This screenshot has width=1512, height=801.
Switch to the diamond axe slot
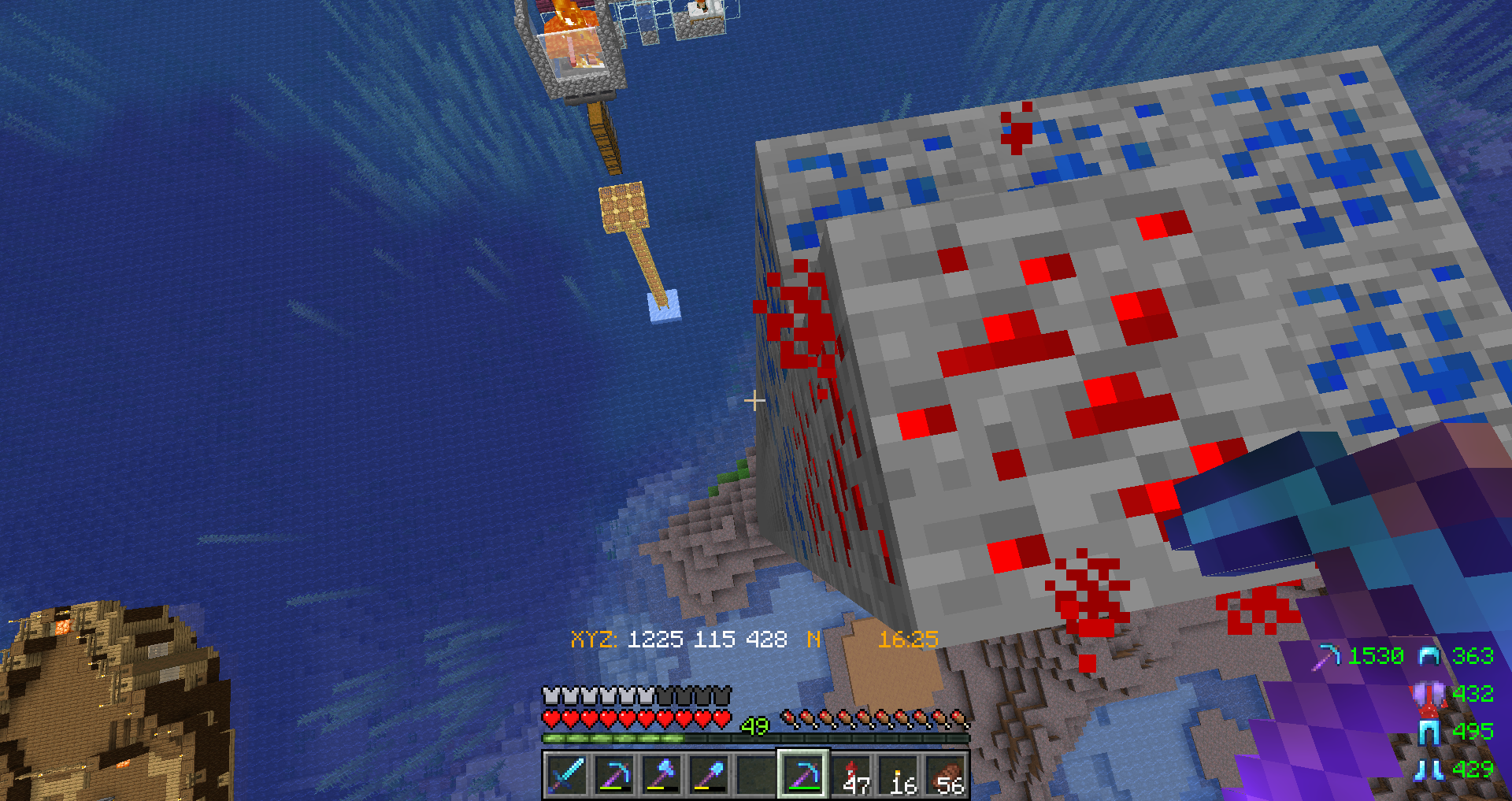pyautogui.click(x=661, y=775)
